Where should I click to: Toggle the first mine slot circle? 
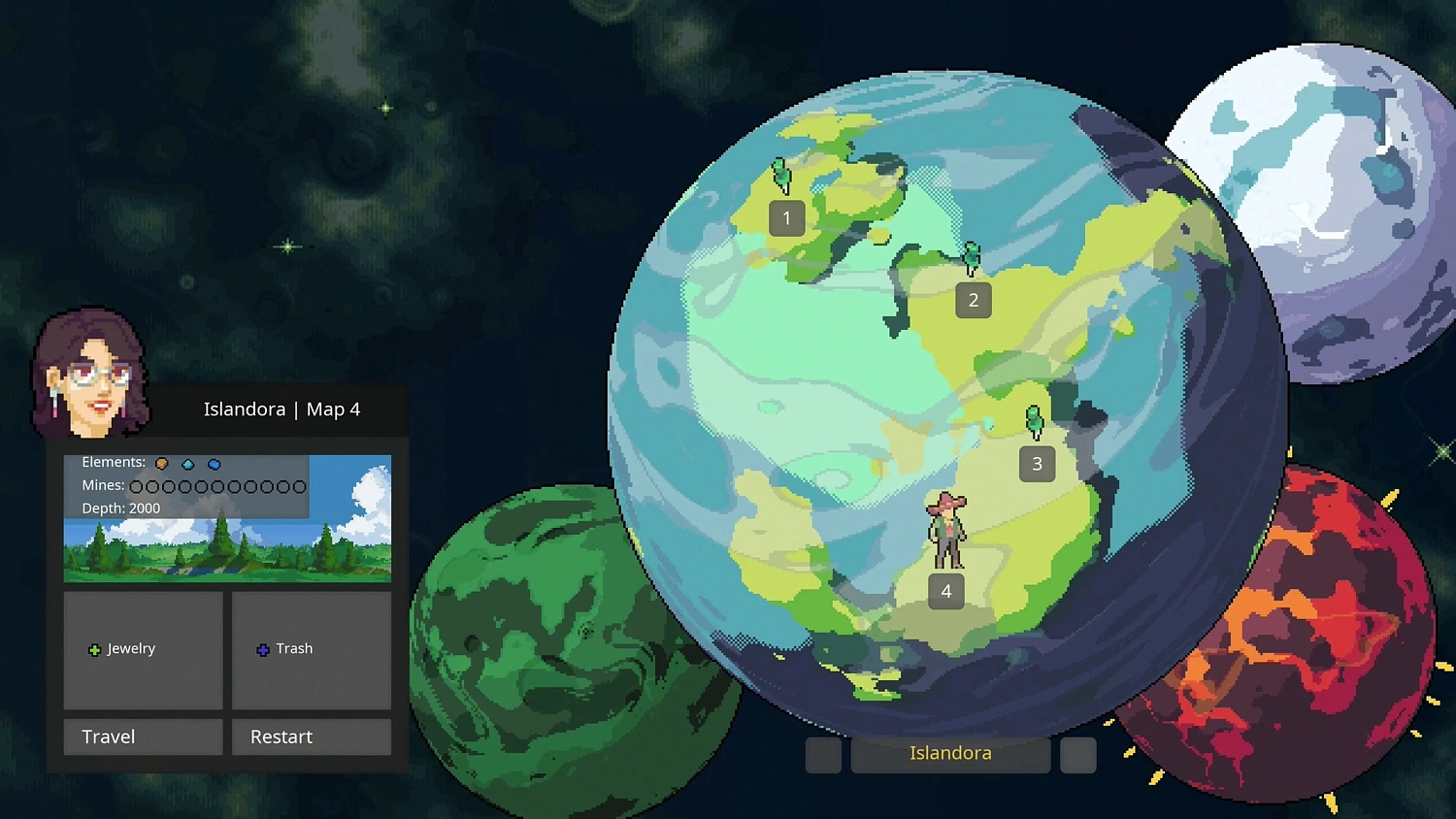click(x=134, y=486)
